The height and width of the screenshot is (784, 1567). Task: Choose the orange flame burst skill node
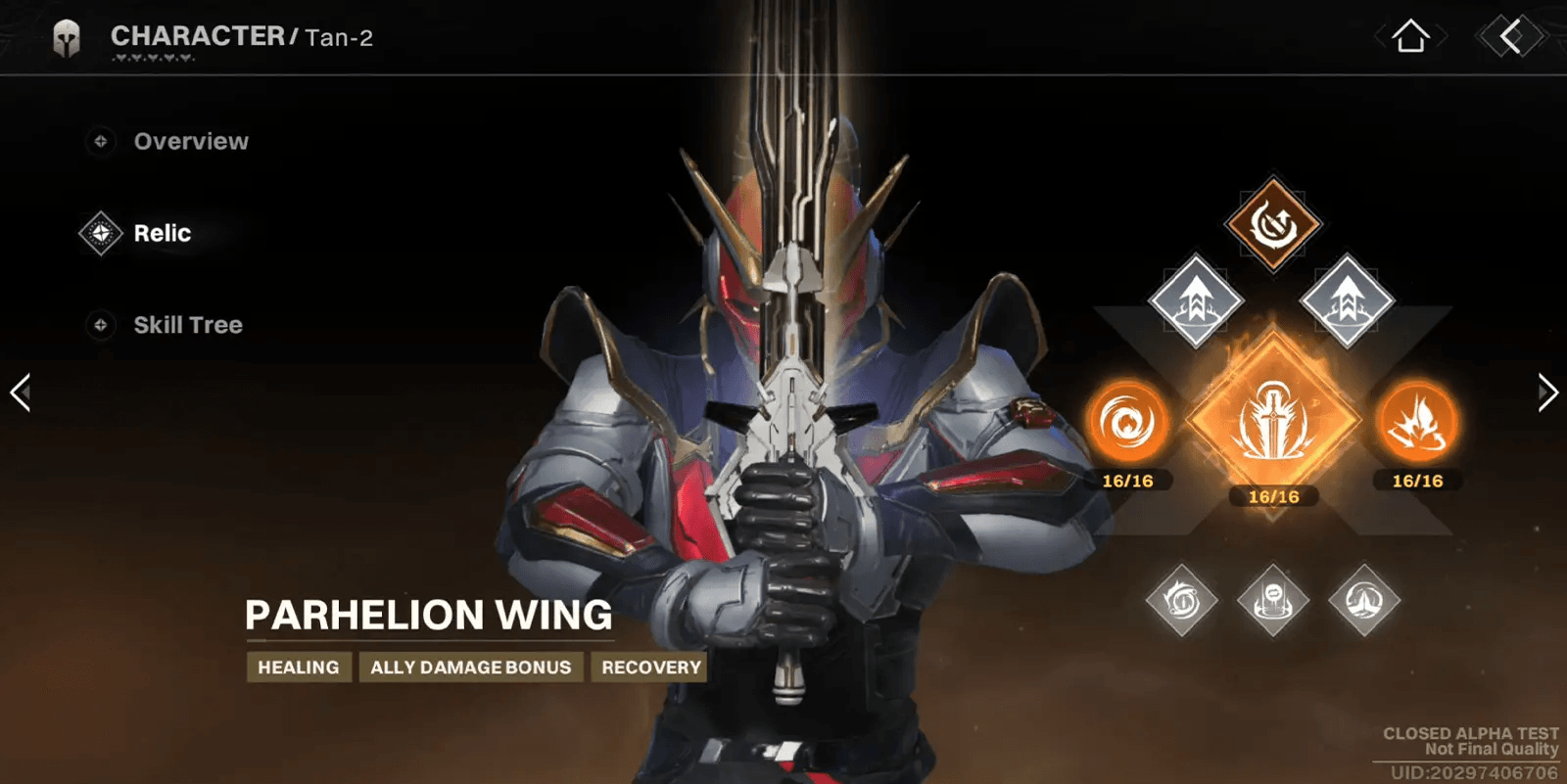[x=1417, y=423]
